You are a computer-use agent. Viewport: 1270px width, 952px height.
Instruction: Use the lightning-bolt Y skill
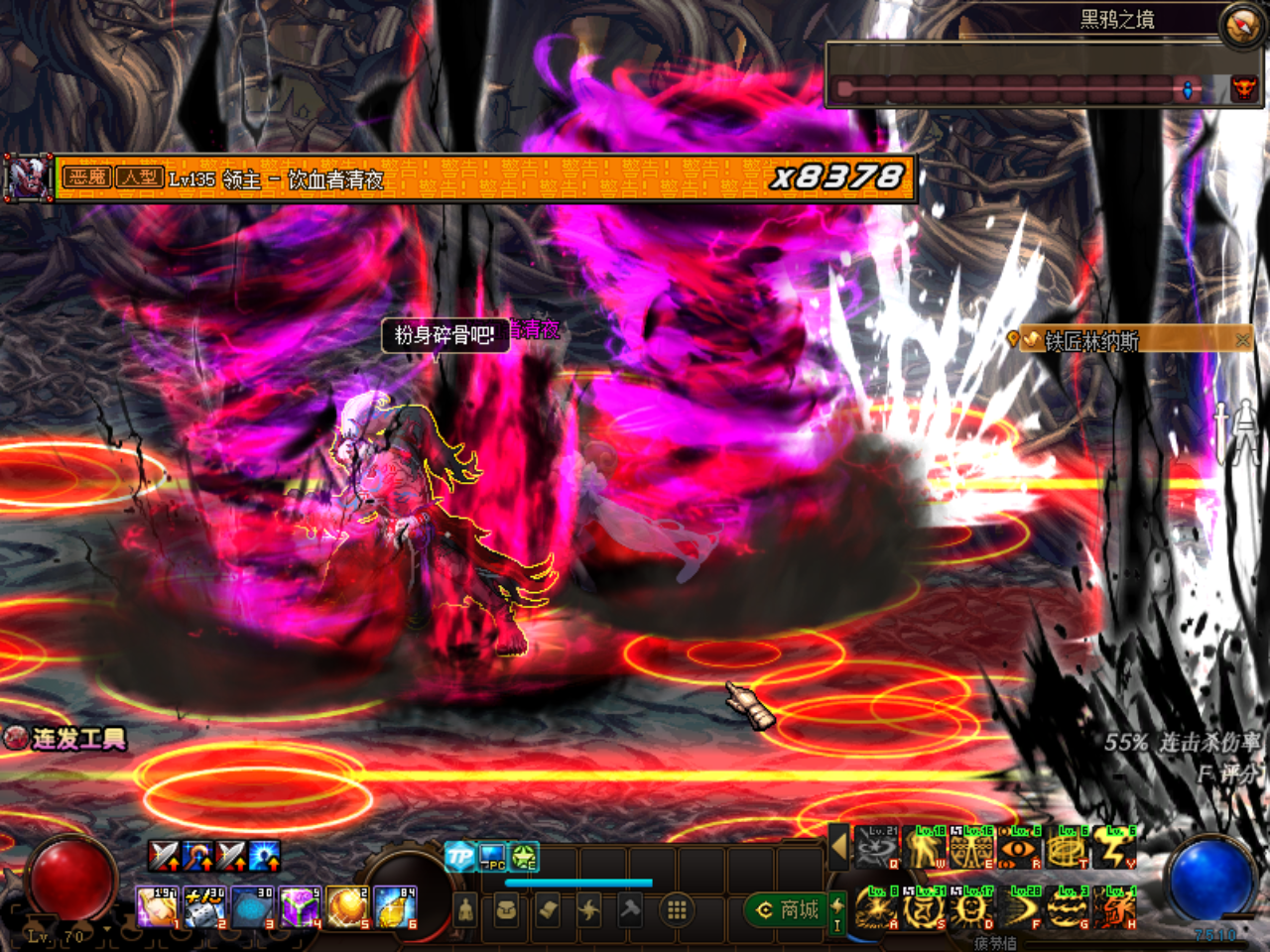tap(1113, 849)
